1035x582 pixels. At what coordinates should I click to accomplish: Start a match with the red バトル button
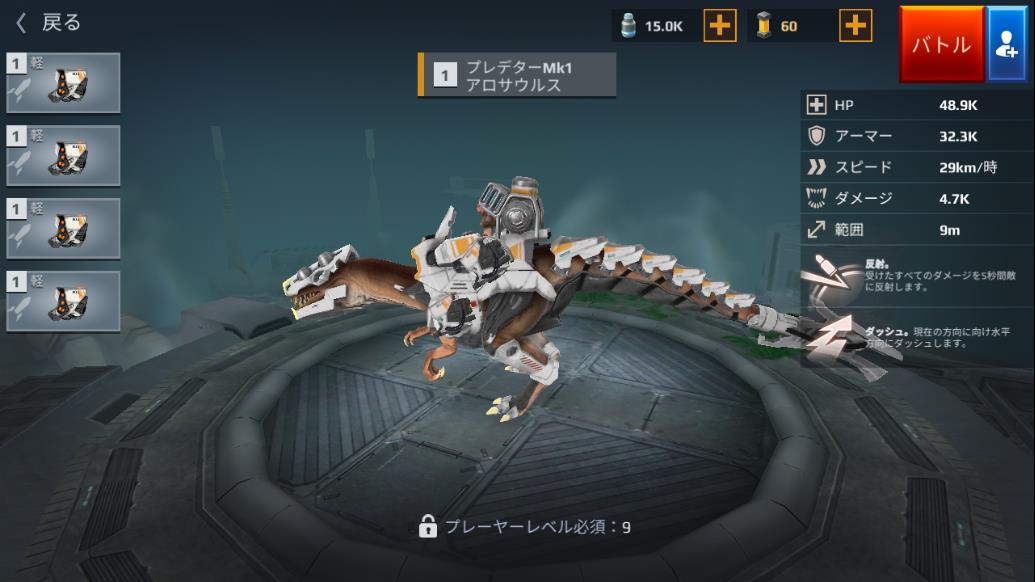click(941, 44)
